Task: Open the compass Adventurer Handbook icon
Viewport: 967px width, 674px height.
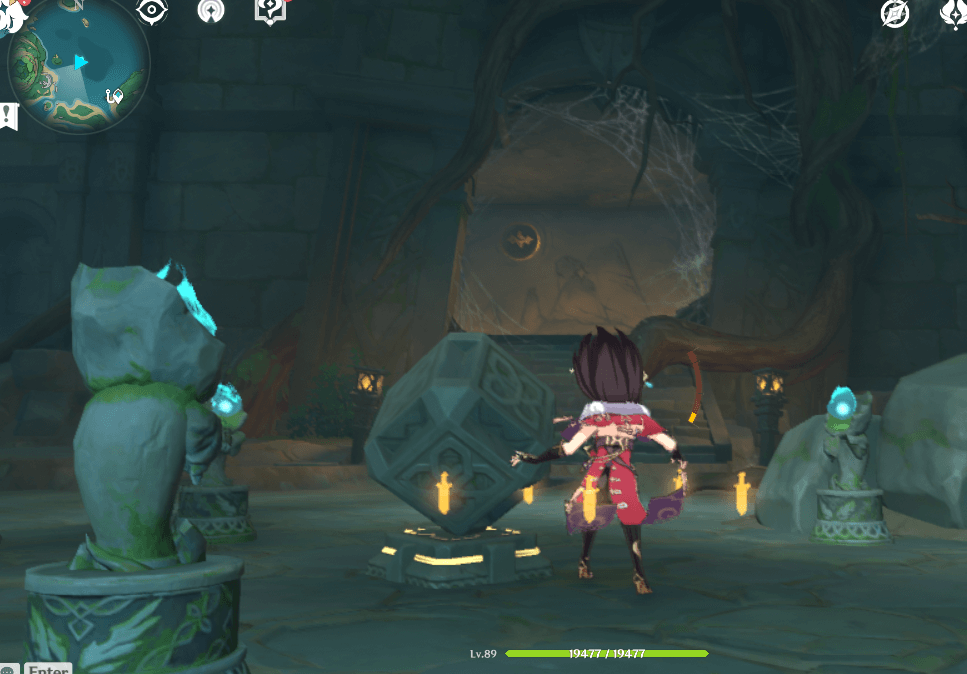Action: (x=894, y=13)
